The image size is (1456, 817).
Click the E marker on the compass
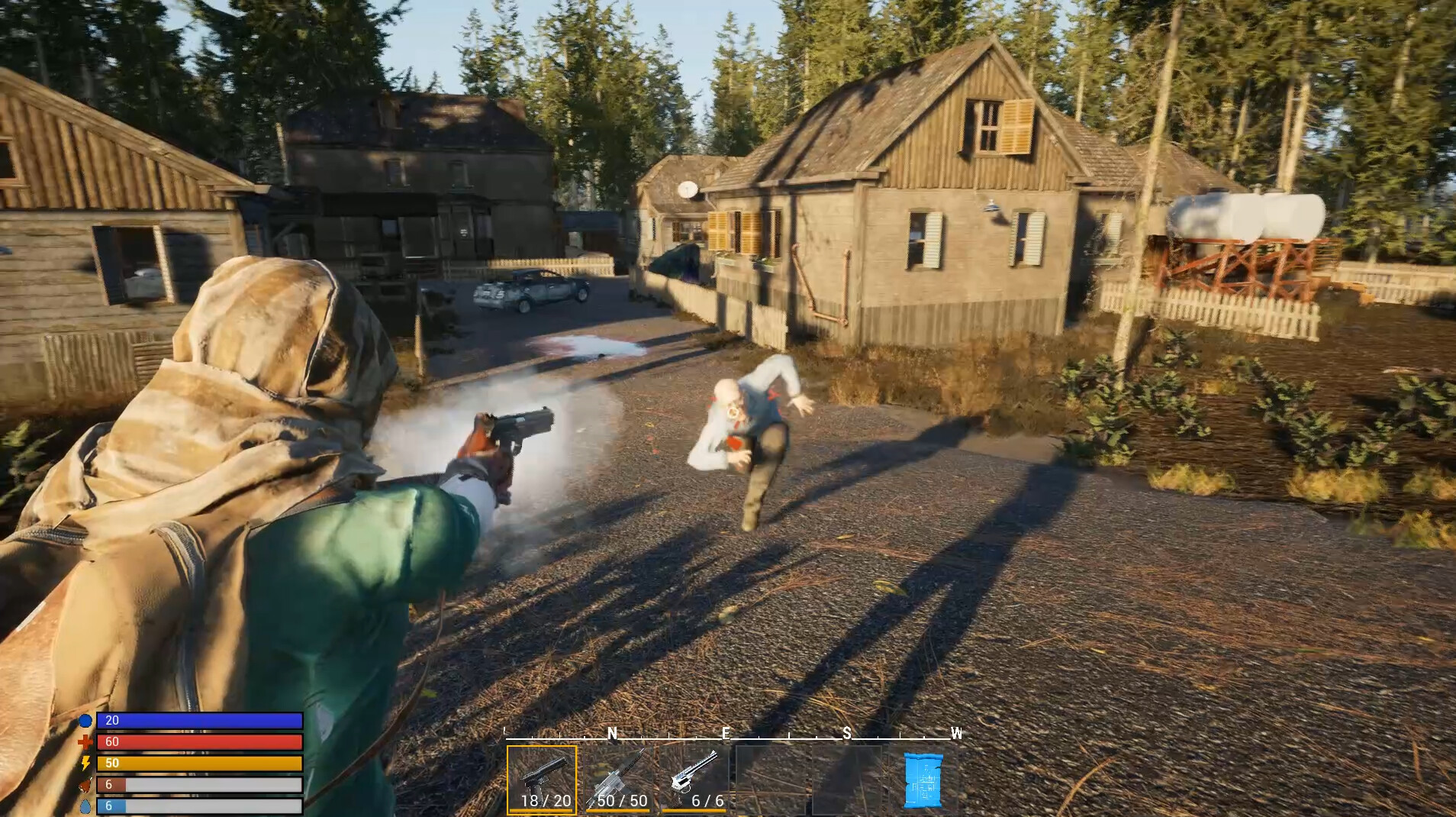pos(726,734)
